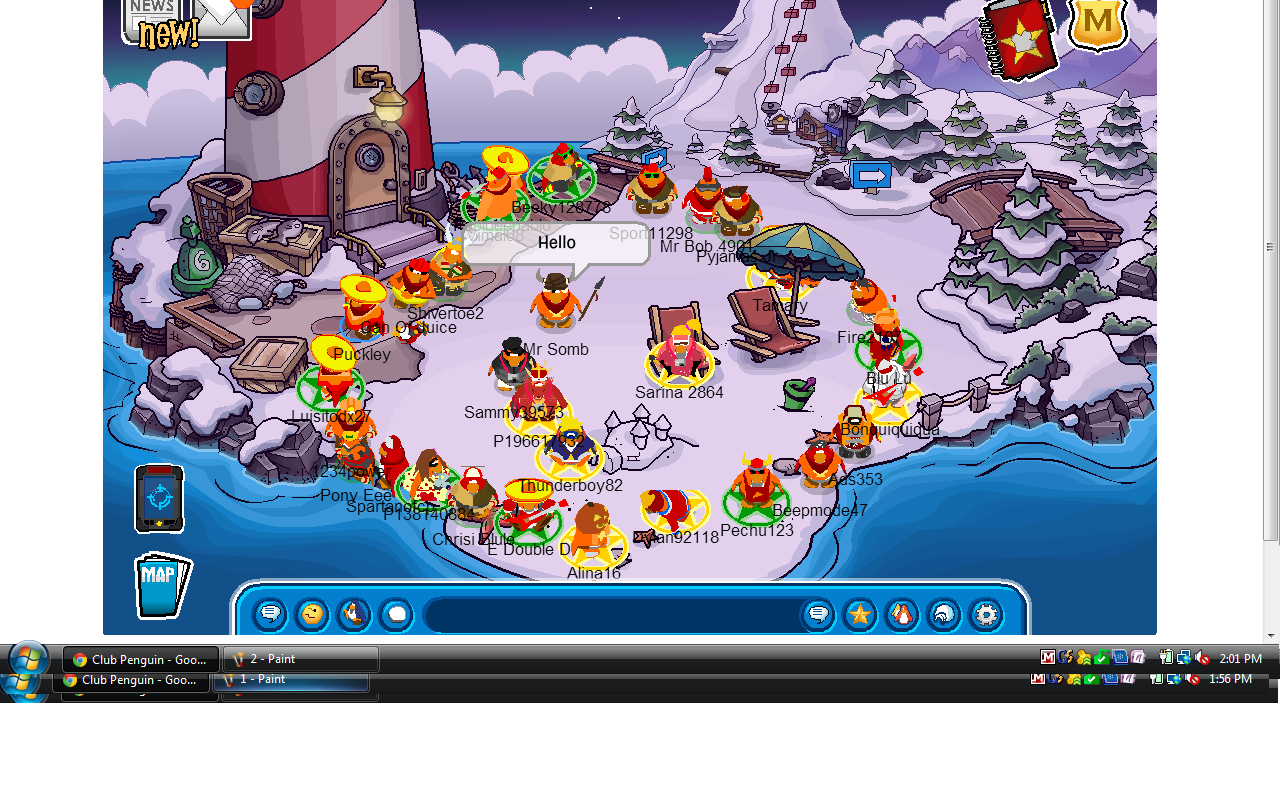
Task: Open the Map
Action: (x=161, y=585)
